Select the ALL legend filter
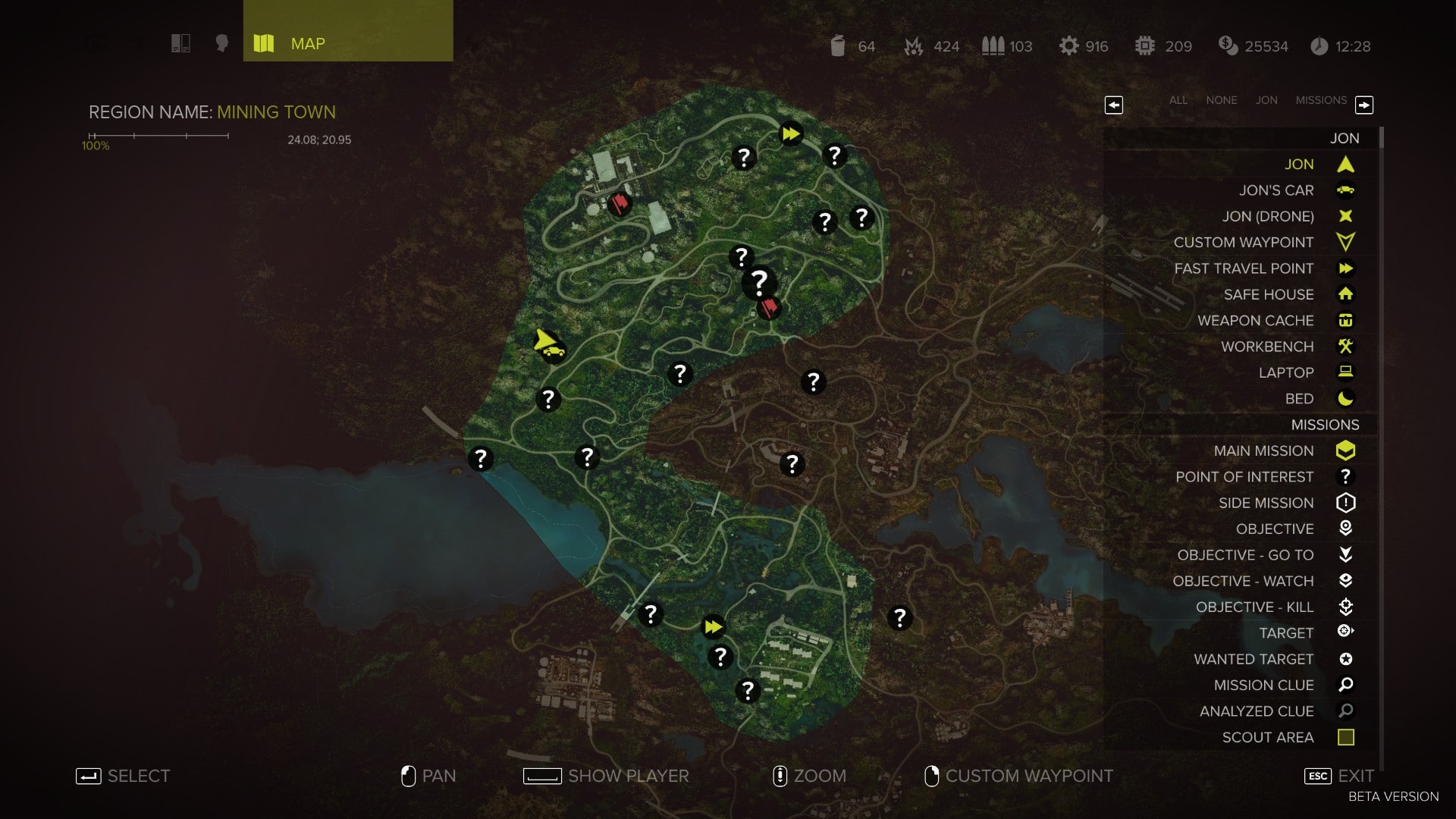Image resolution: width=1456 pixels, height=819 pixels. point(1178,100)
